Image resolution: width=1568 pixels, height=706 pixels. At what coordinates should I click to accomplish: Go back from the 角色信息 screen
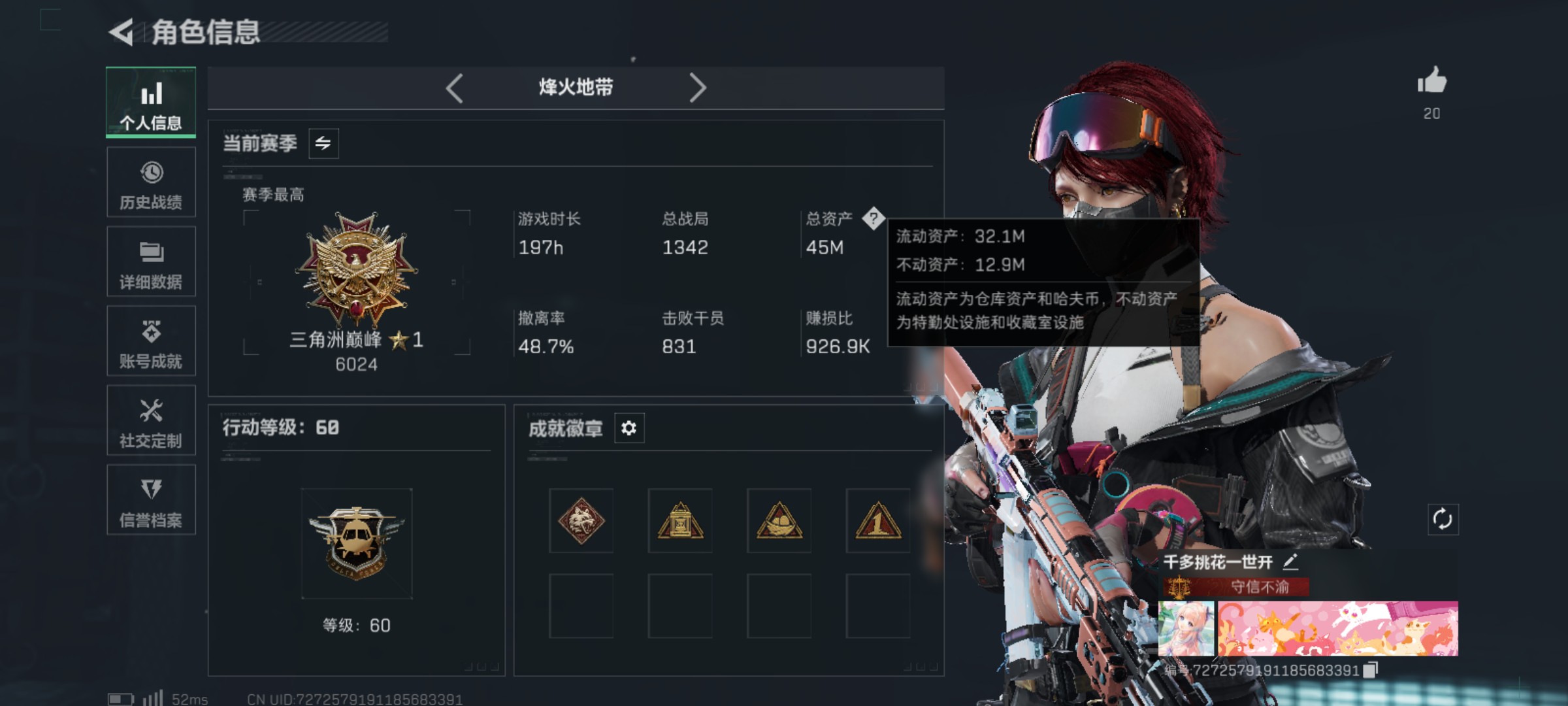coord(122,32)
